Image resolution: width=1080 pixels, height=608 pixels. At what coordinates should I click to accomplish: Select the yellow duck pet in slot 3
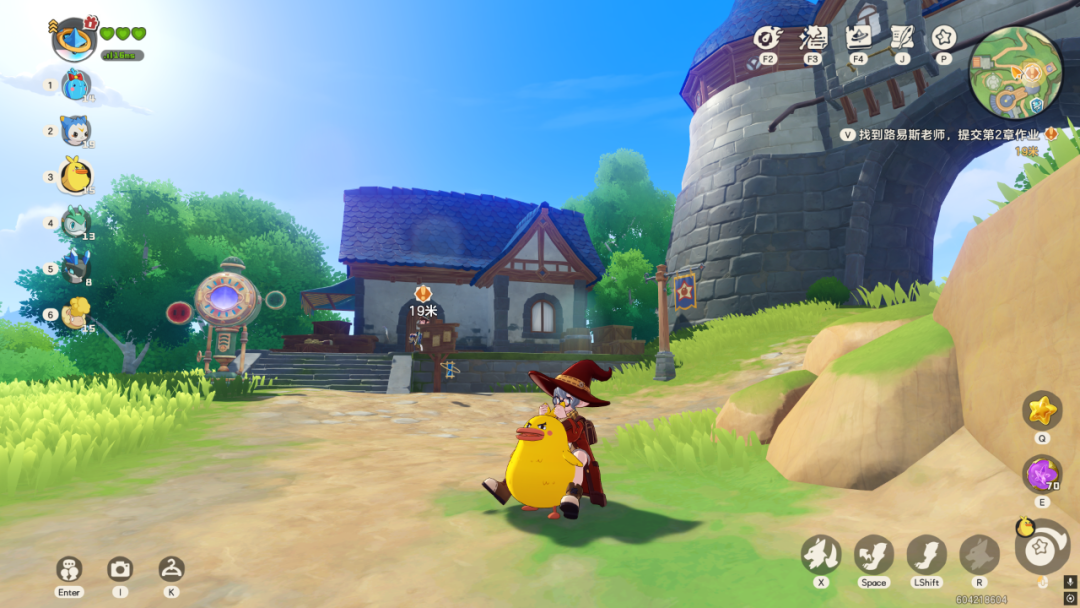76,176
